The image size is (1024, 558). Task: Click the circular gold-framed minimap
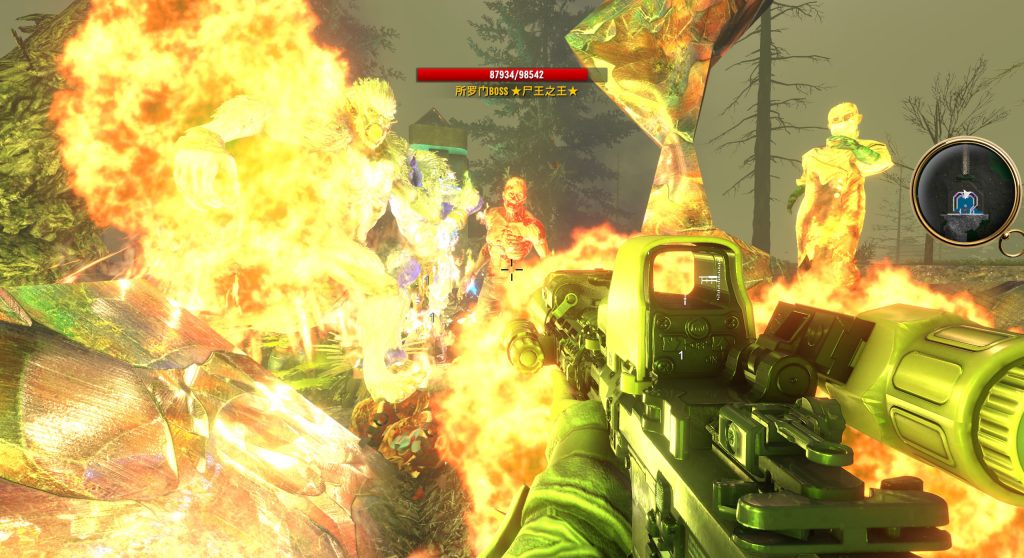[x=964, y=191]
